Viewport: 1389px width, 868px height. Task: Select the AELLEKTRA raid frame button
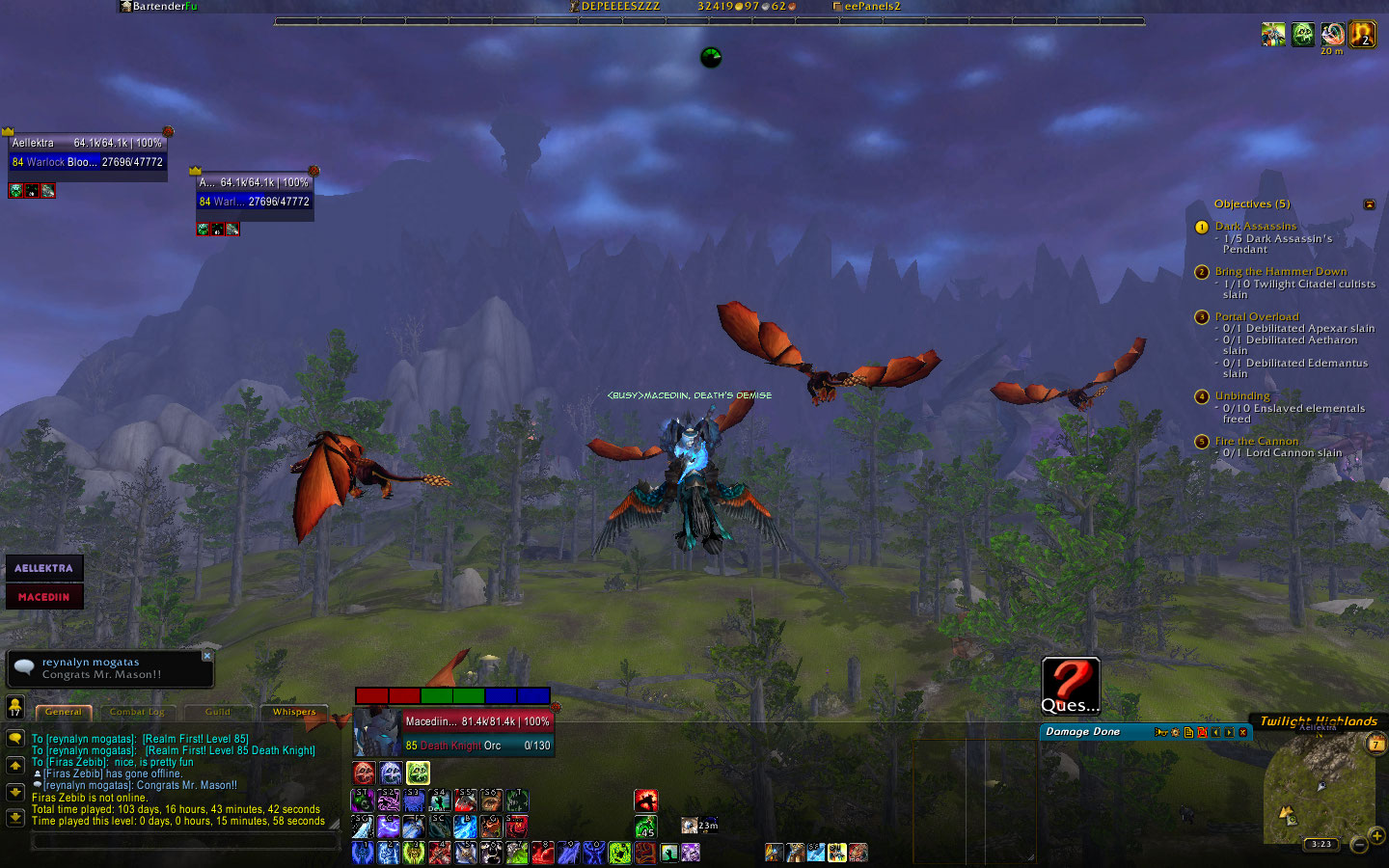tap(44, 568)
